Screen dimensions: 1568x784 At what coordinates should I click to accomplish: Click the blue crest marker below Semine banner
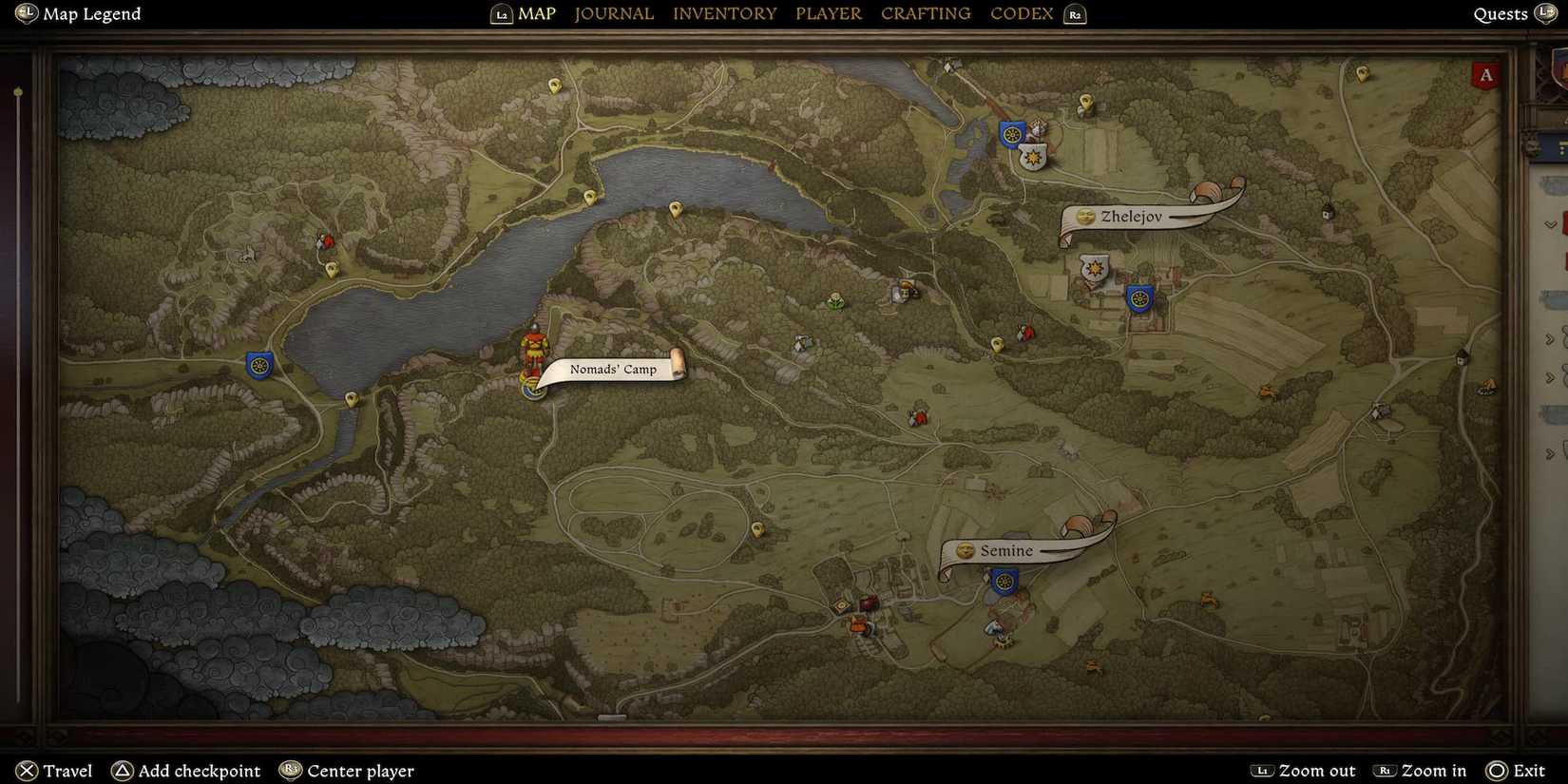[x=1003, y=581]
